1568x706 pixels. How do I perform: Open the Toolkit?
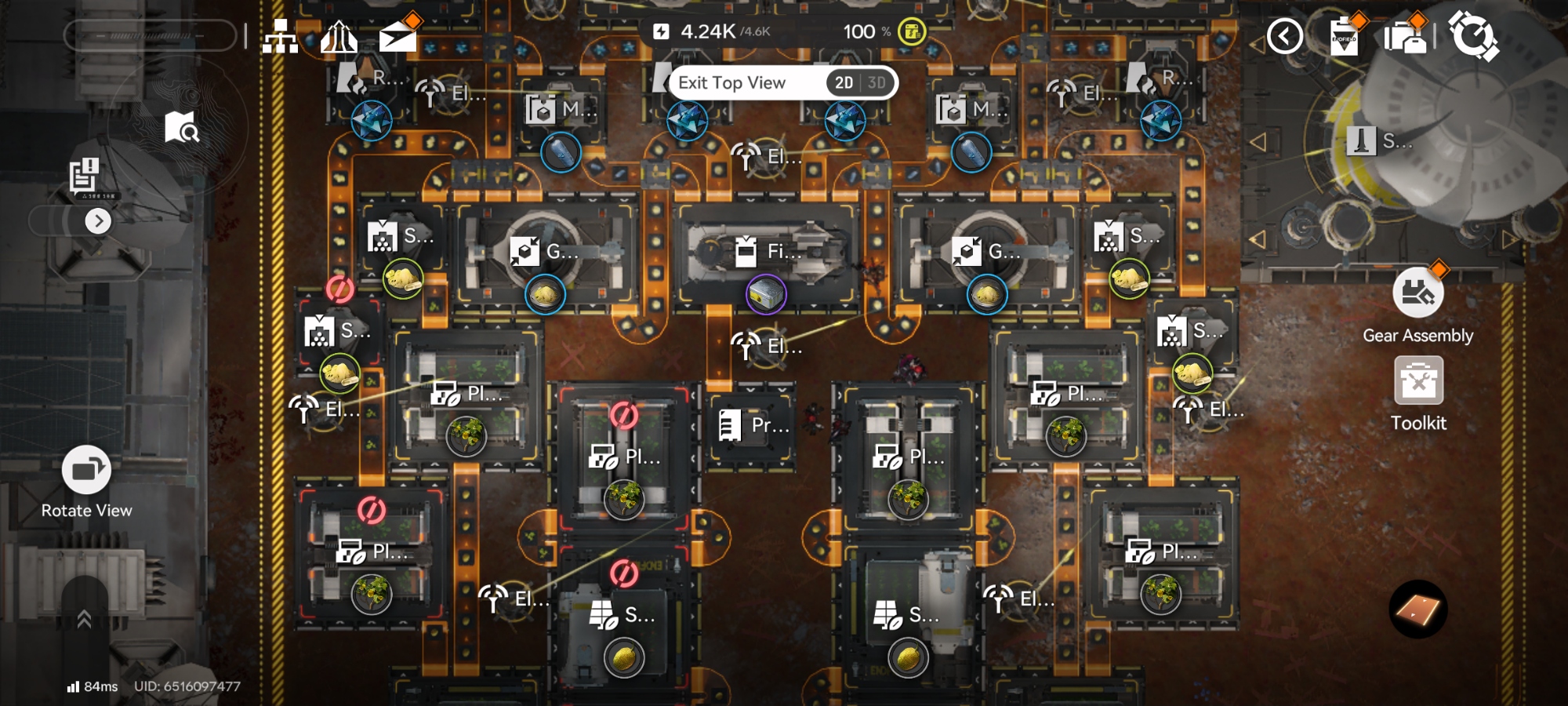[1418, 381]
